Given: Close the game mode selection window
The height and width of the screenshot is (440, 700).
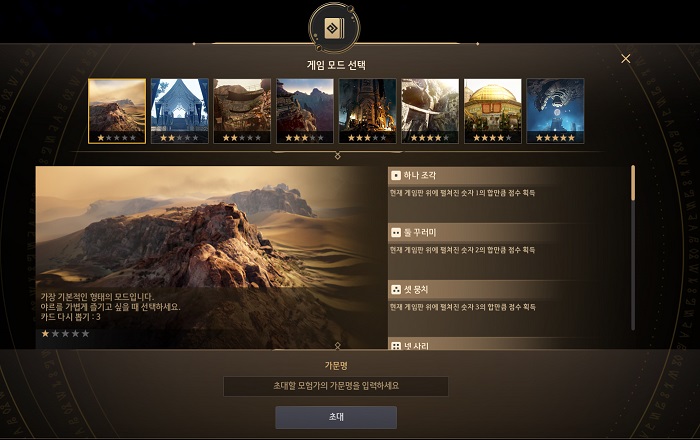Looking at the screenshot, I should [x=626, y=59].
